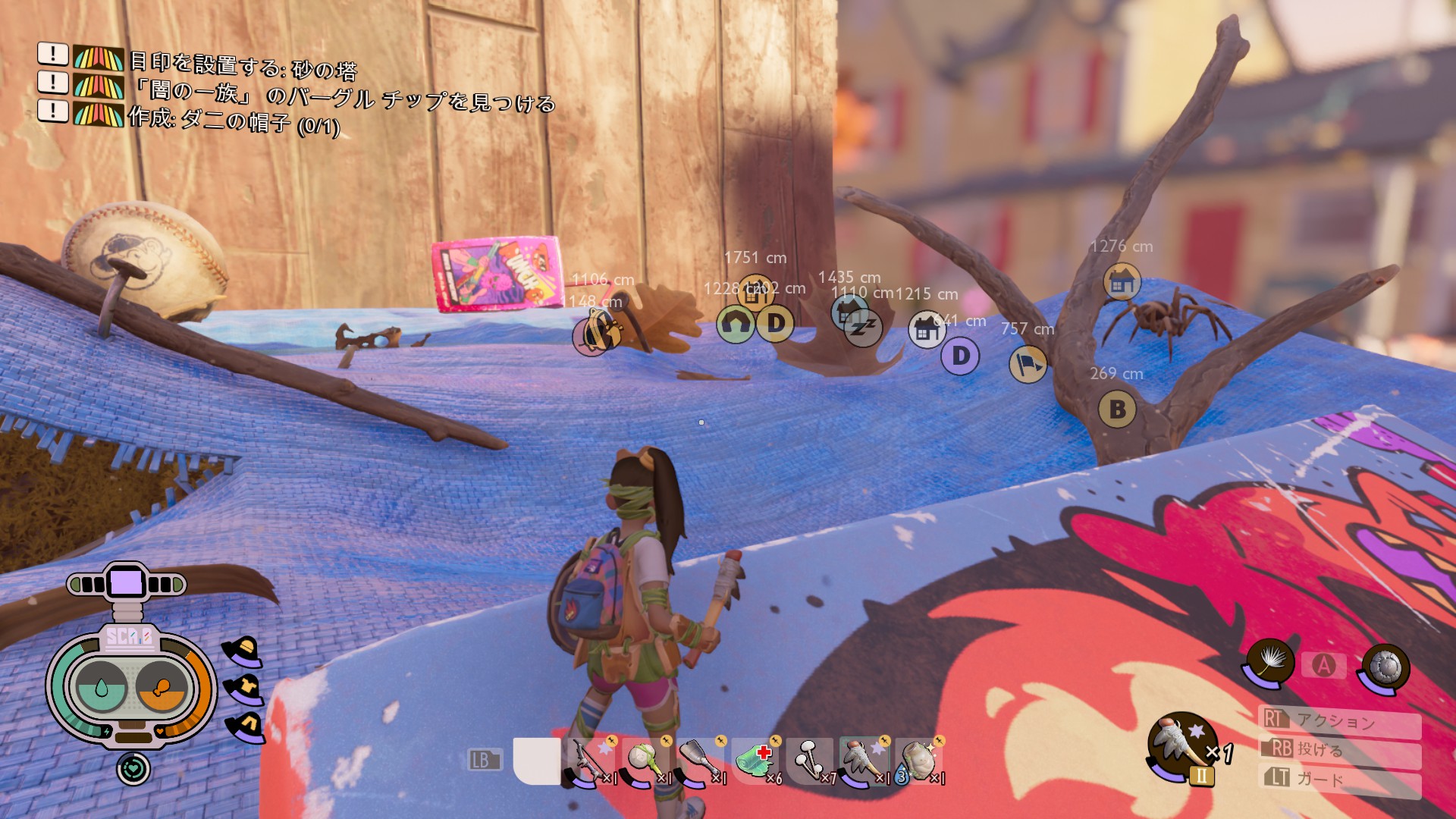Select the 砂の塔 marker objective
The width and height of the screenshot is (1456, 819).
(x=243, y=65)
